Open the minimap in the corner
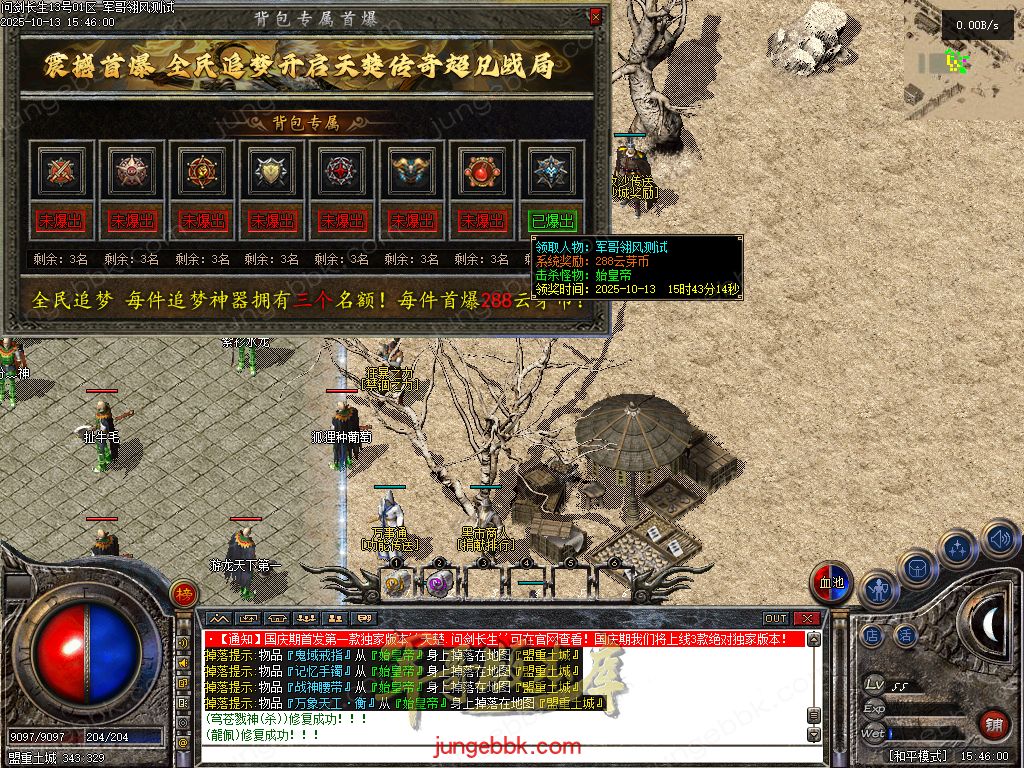The width and height of the screenshot is (1024, 768). pyautogui.click(x=957, y=60)
